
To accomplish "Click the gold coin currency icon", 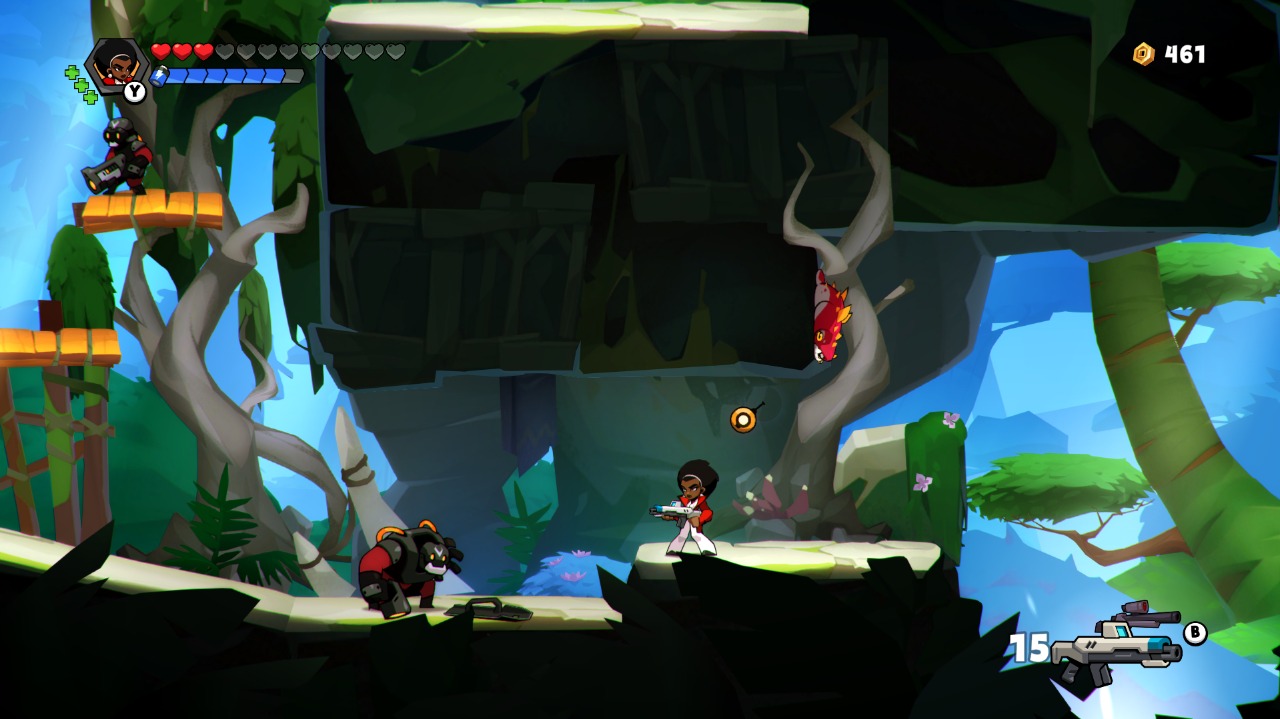I will tap(1143, 54).
